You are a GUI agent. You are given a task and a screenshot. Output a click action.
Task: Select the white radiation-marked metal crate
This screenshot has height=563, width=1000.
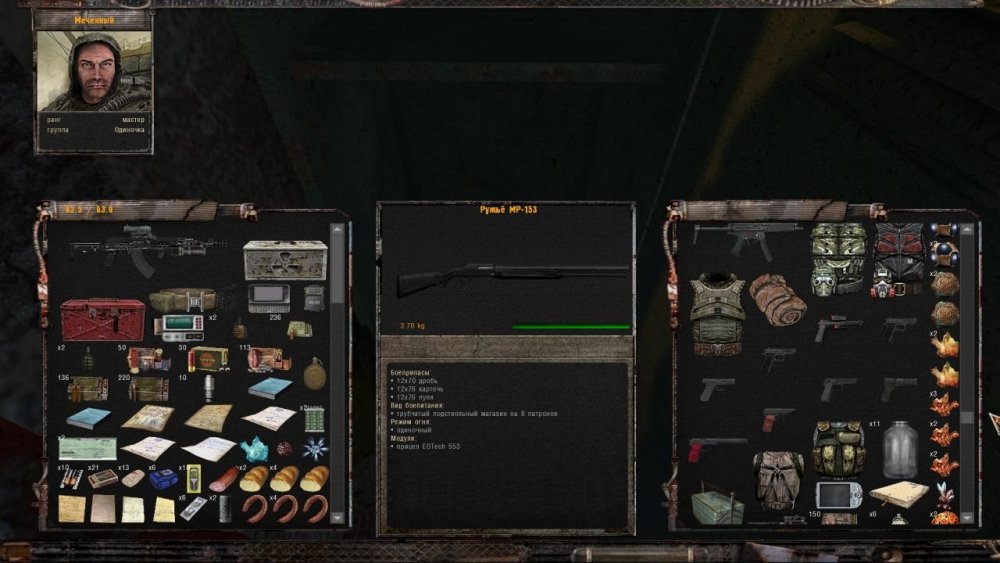285,259
